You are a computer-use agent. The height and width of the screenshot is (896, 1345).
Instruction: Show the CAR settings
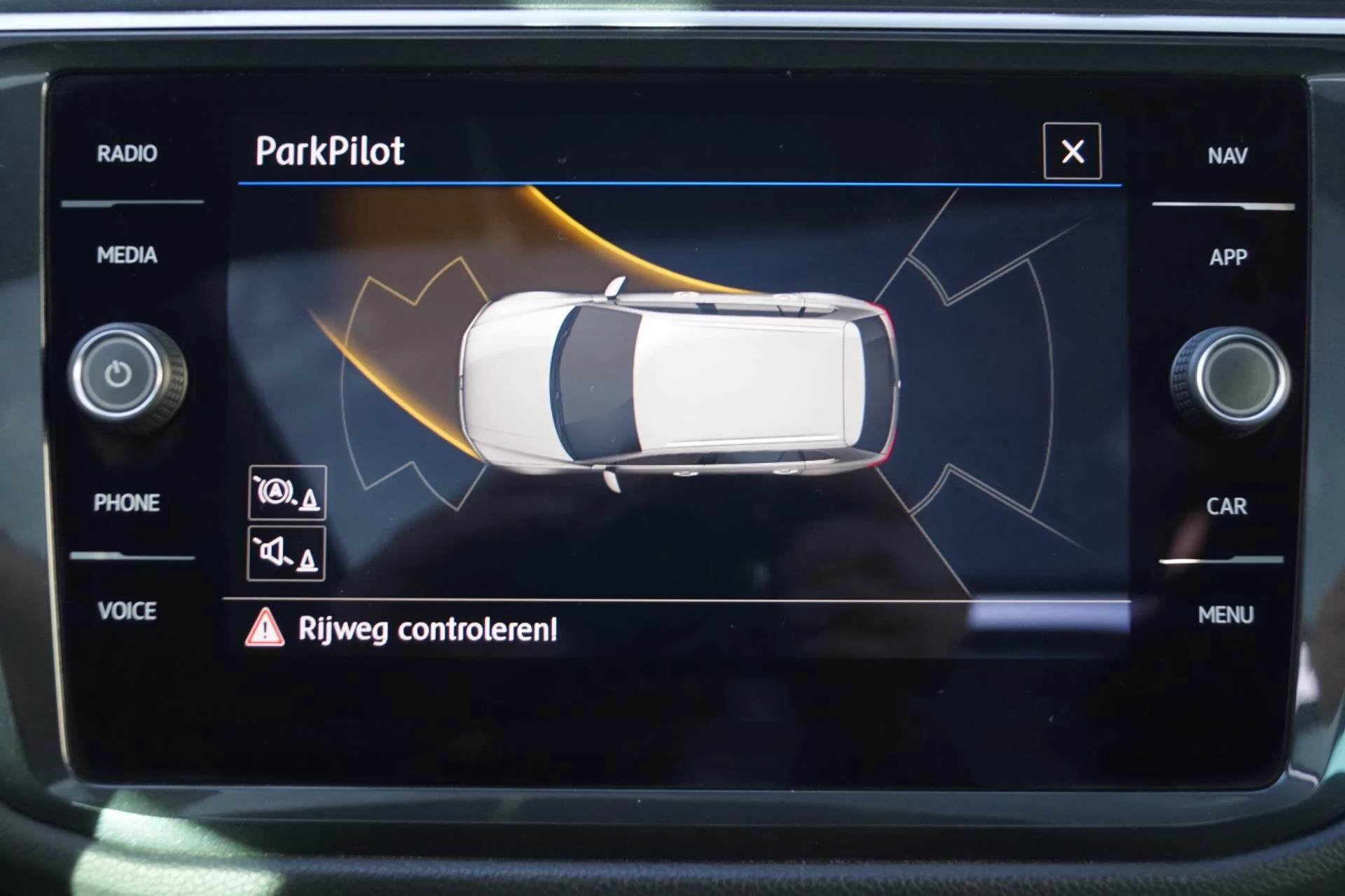pos(1227,506)
